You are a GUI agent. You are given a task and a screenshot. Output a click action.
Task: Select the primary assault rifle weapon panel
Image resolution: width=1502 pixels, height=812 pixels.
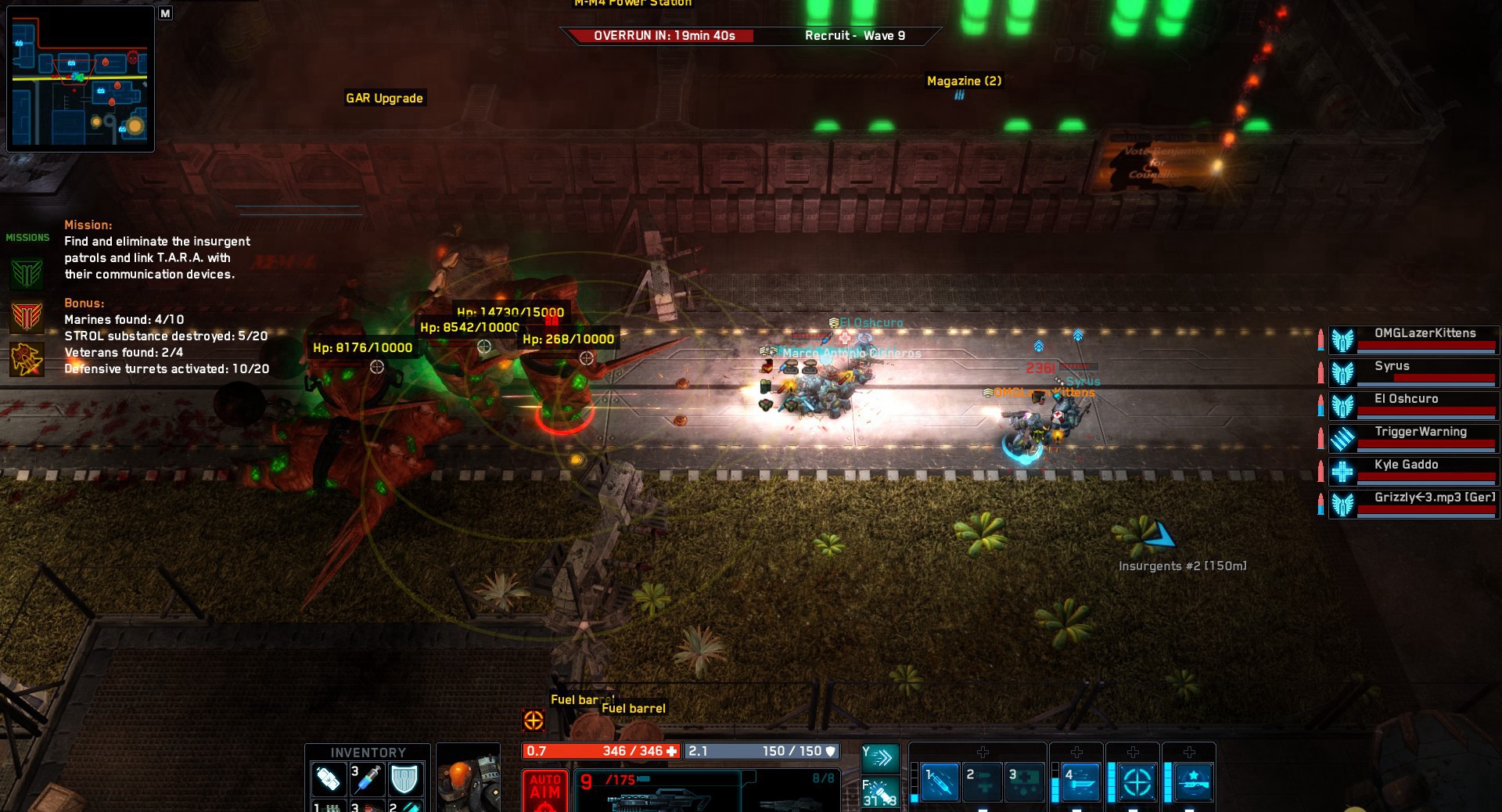[x=657, y=792]
